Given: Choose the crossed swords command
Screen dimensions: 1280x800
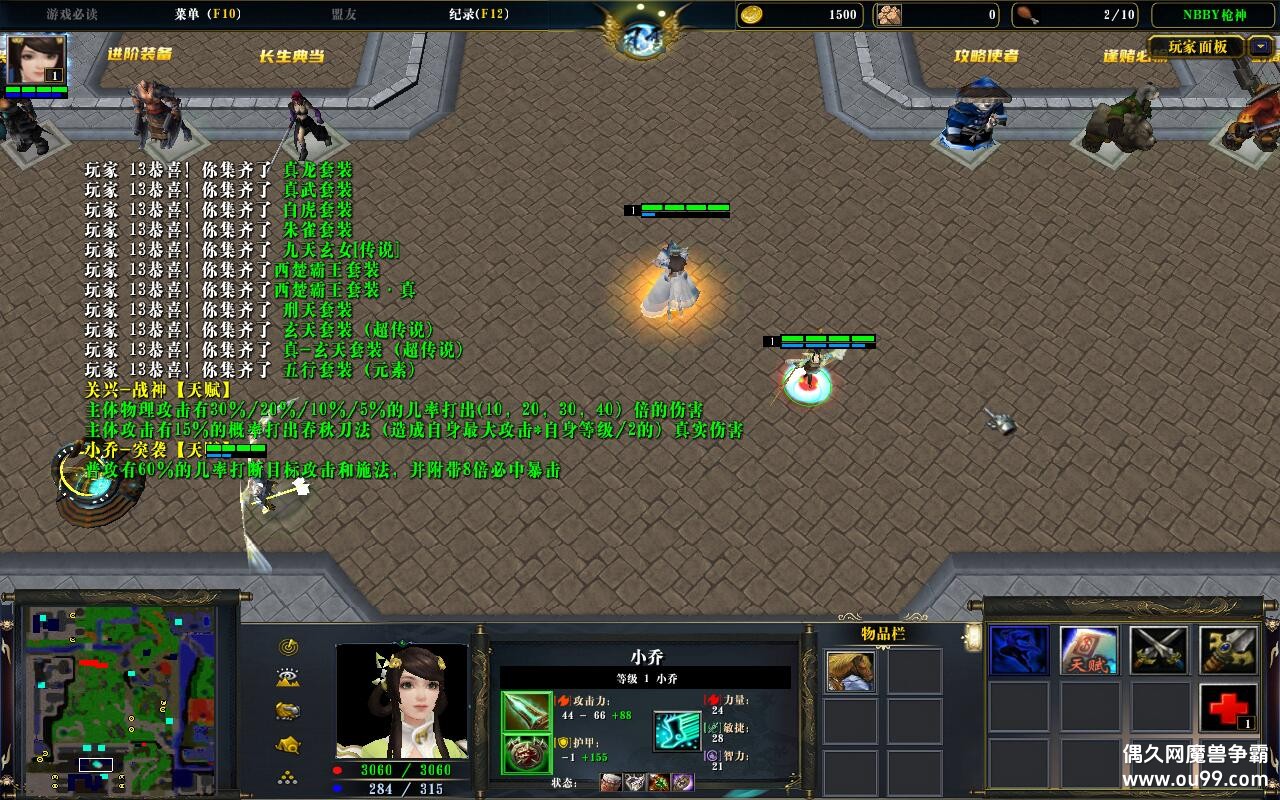Looking at the screenshot, I should (x=1159, y=651).
